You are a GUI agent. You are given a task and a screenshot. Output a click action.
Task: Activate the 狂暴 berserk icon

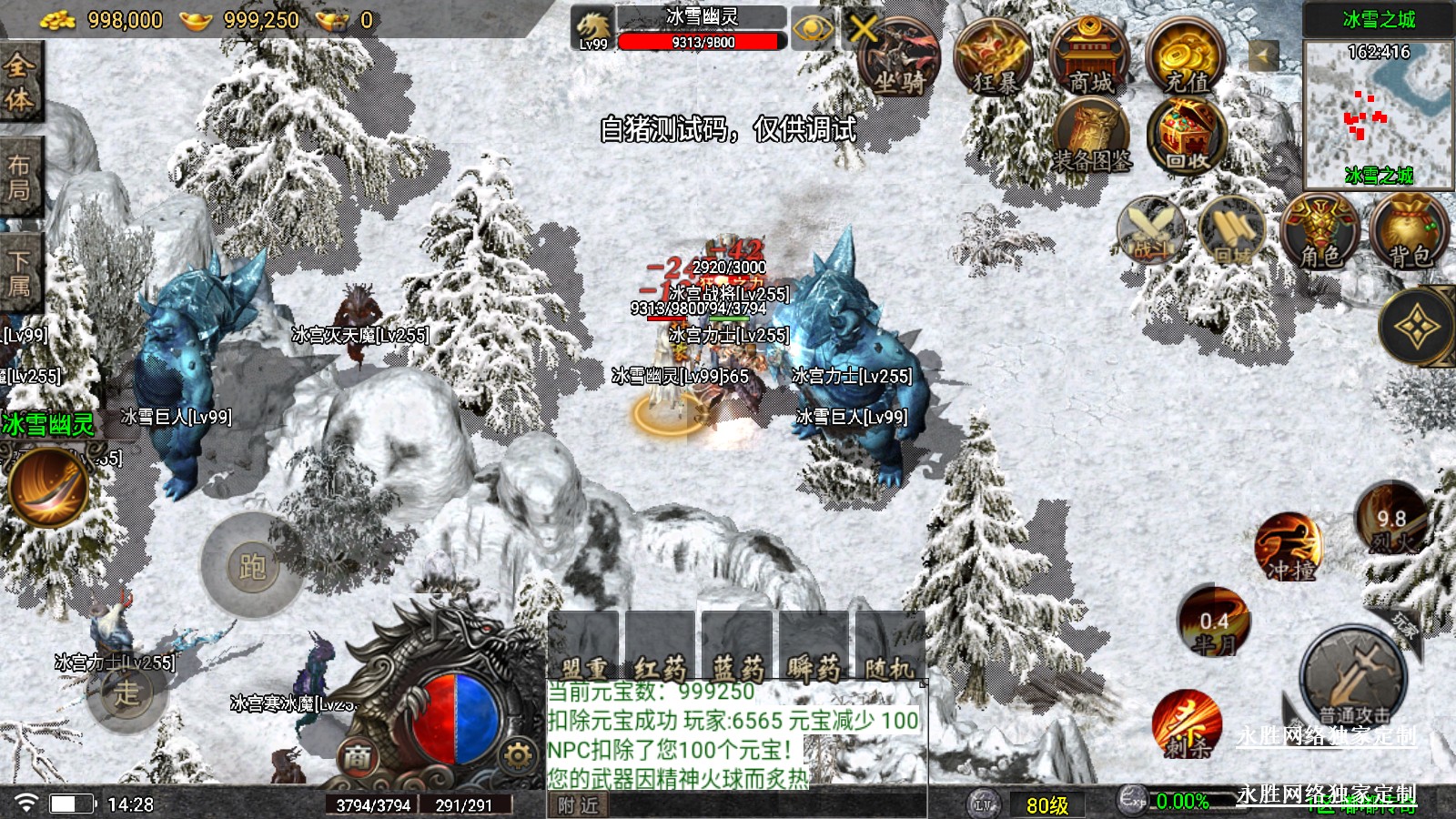click(x=995, y=57)
